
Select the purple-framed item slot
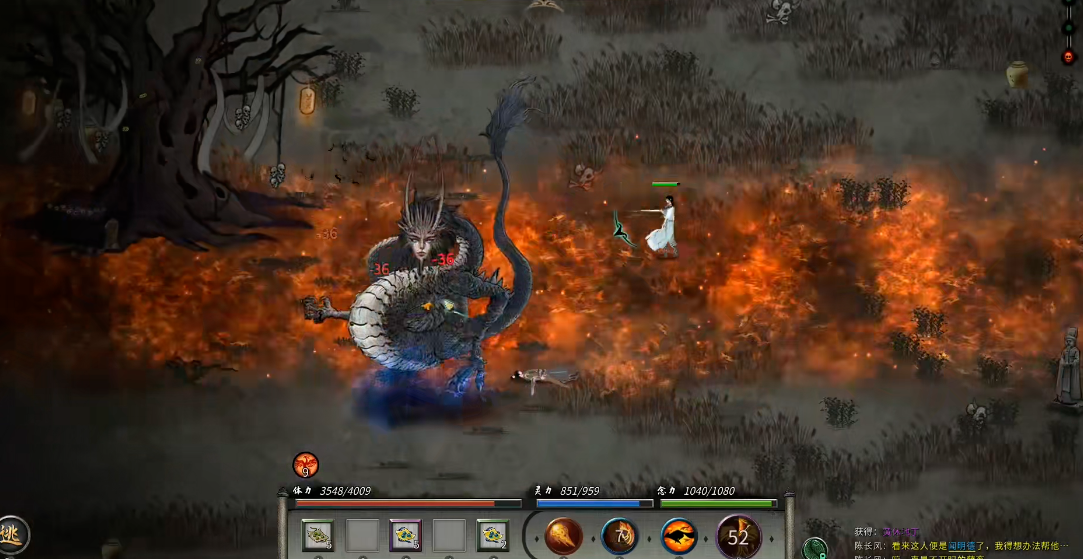pos(405,536)
